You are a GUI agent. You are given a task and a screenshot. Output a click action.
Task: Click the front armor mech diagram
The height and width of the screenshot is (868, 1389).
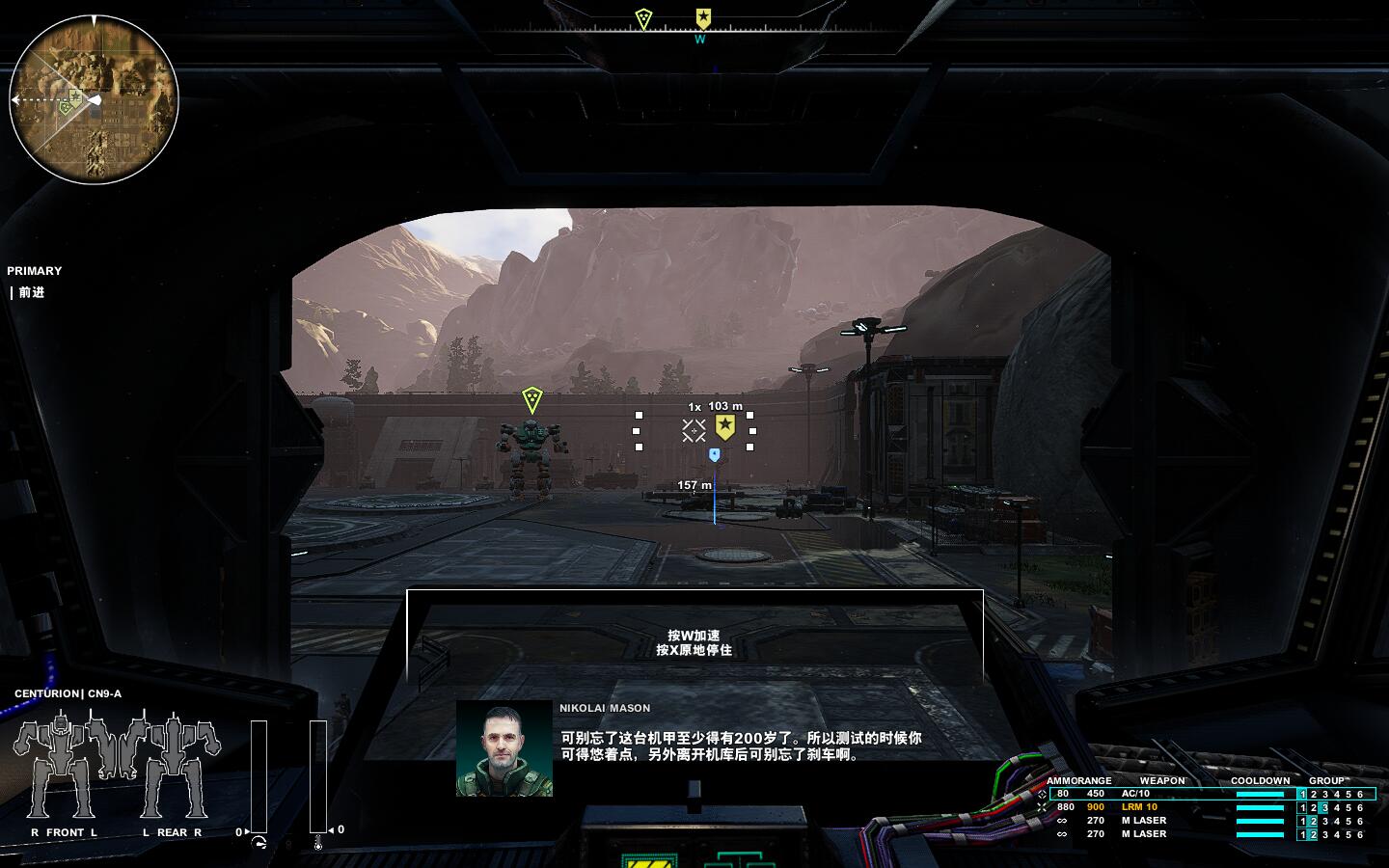64,769
